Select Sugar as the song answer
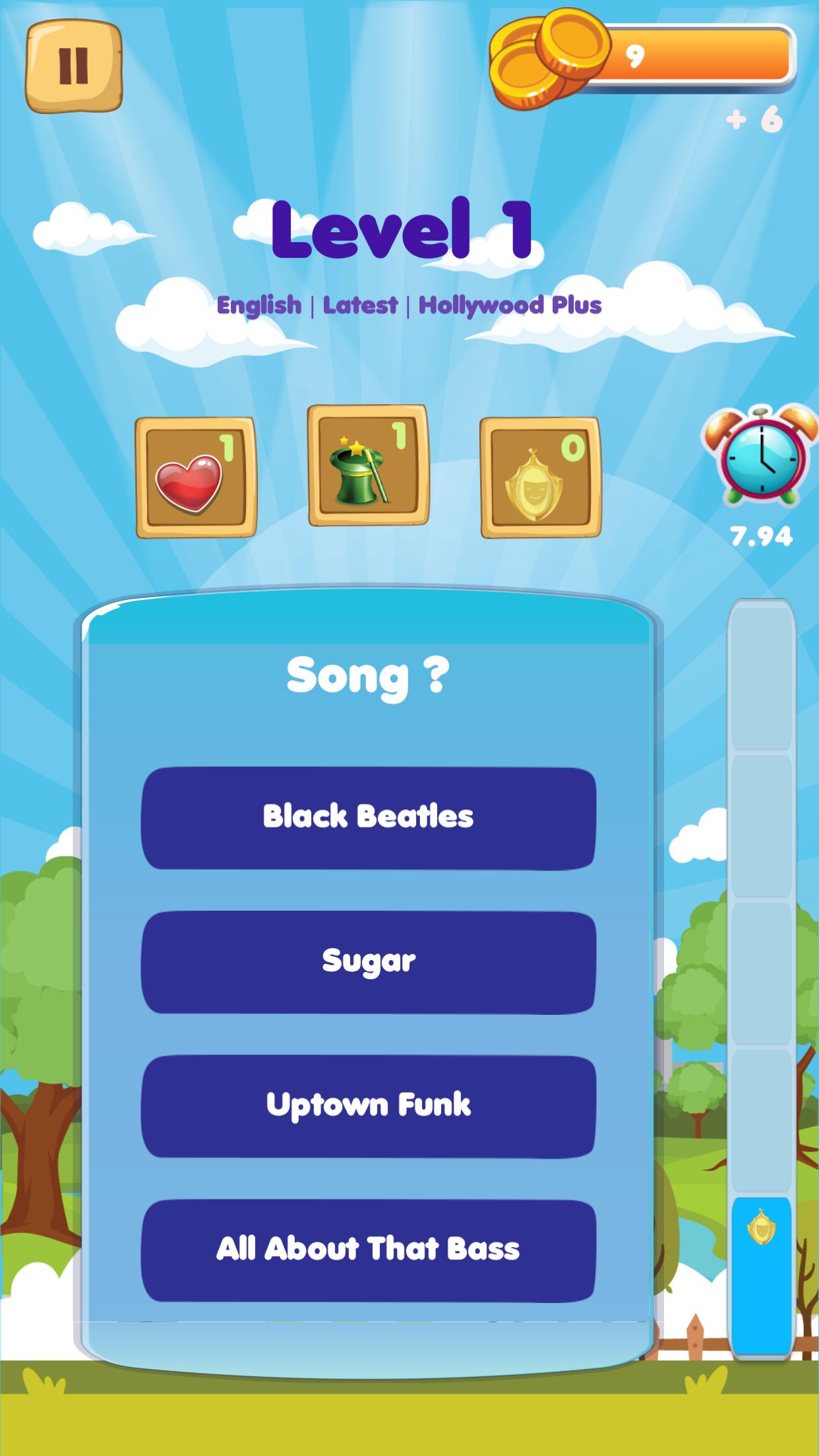The height and width of the screenshot is (1456, 819). (x=368, y=962)
